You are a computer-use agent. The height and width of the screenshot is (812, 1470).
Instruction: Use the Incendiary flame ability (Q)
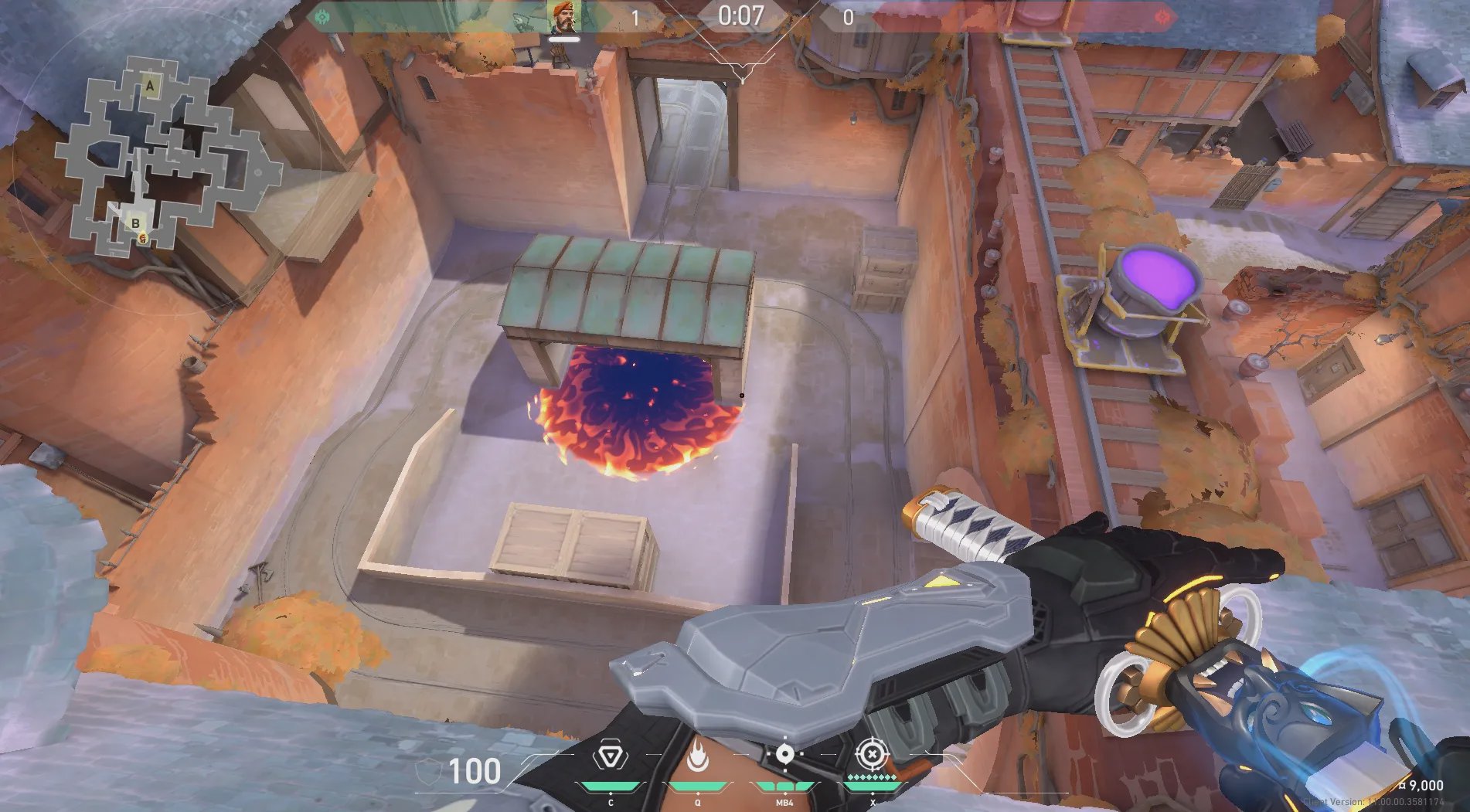697,757
